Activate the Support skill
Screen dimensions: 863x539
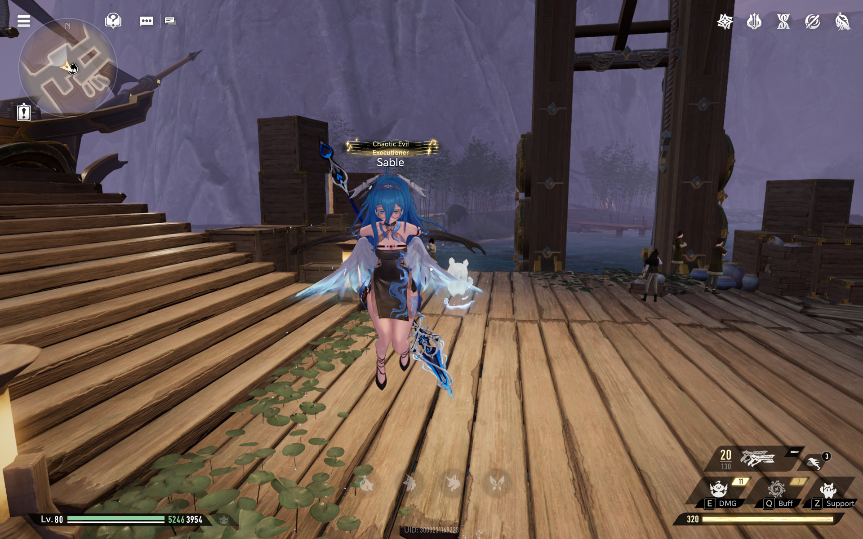(829, 491)
